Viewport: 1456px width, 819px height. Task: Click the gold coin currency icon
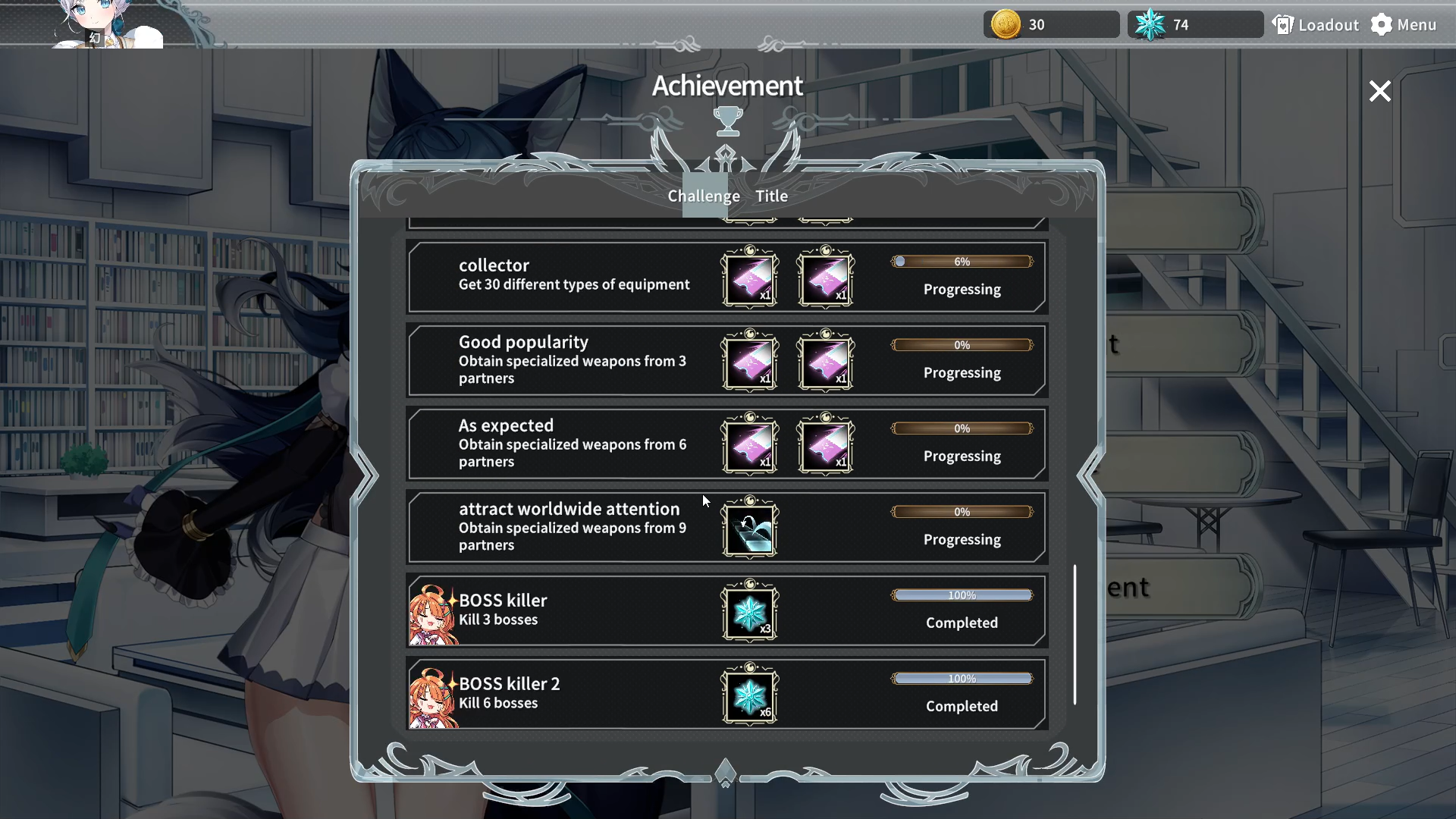click(x=1005, y=24)
